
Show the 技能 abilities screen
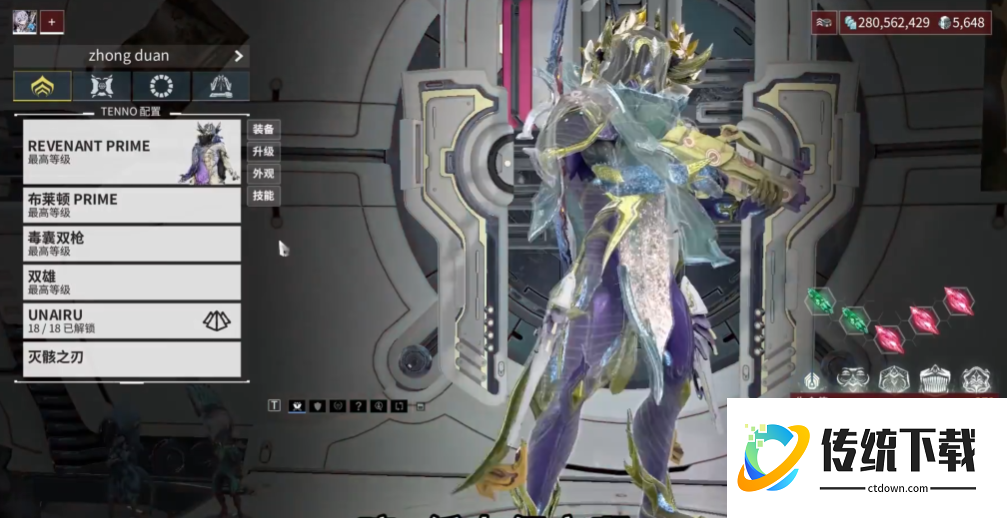click(x=263, y=195)
